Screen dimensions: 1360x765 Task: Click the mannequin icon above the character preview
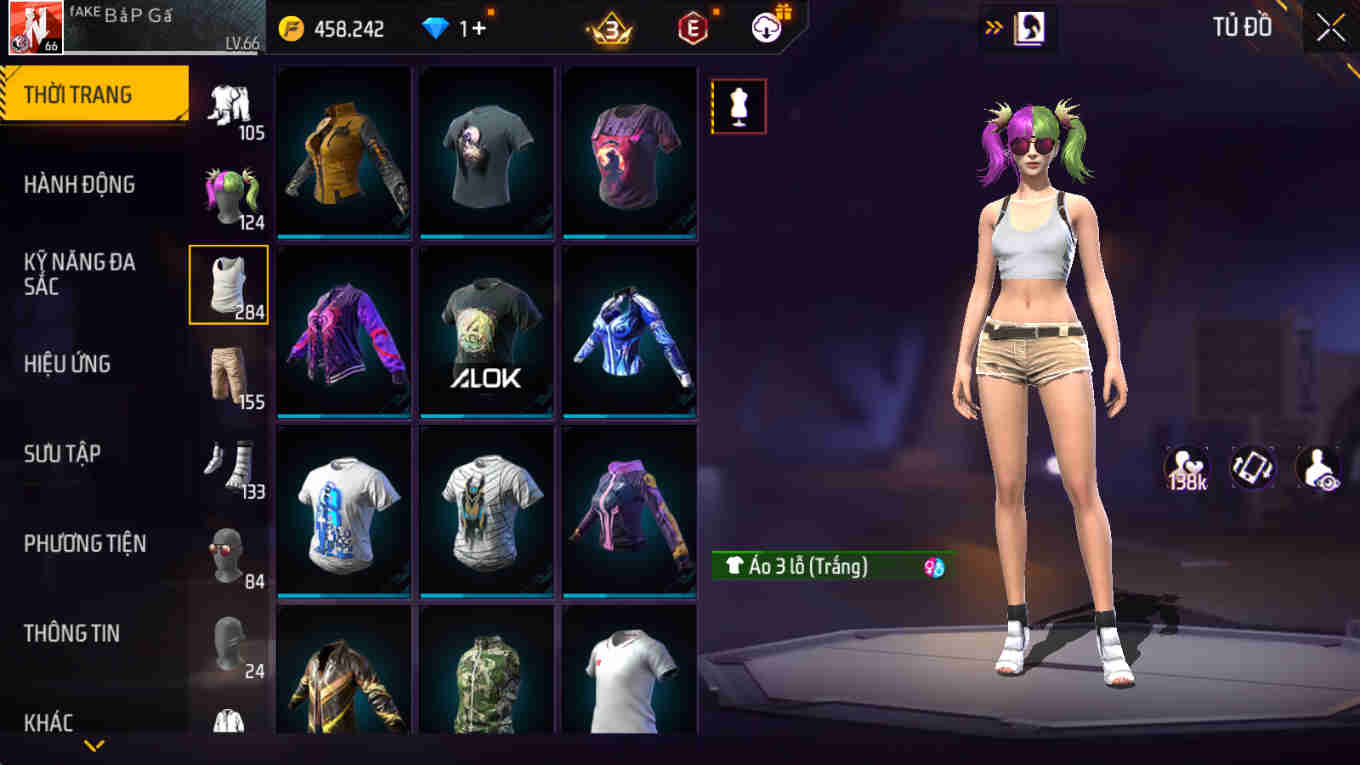(x=739, y=106)
